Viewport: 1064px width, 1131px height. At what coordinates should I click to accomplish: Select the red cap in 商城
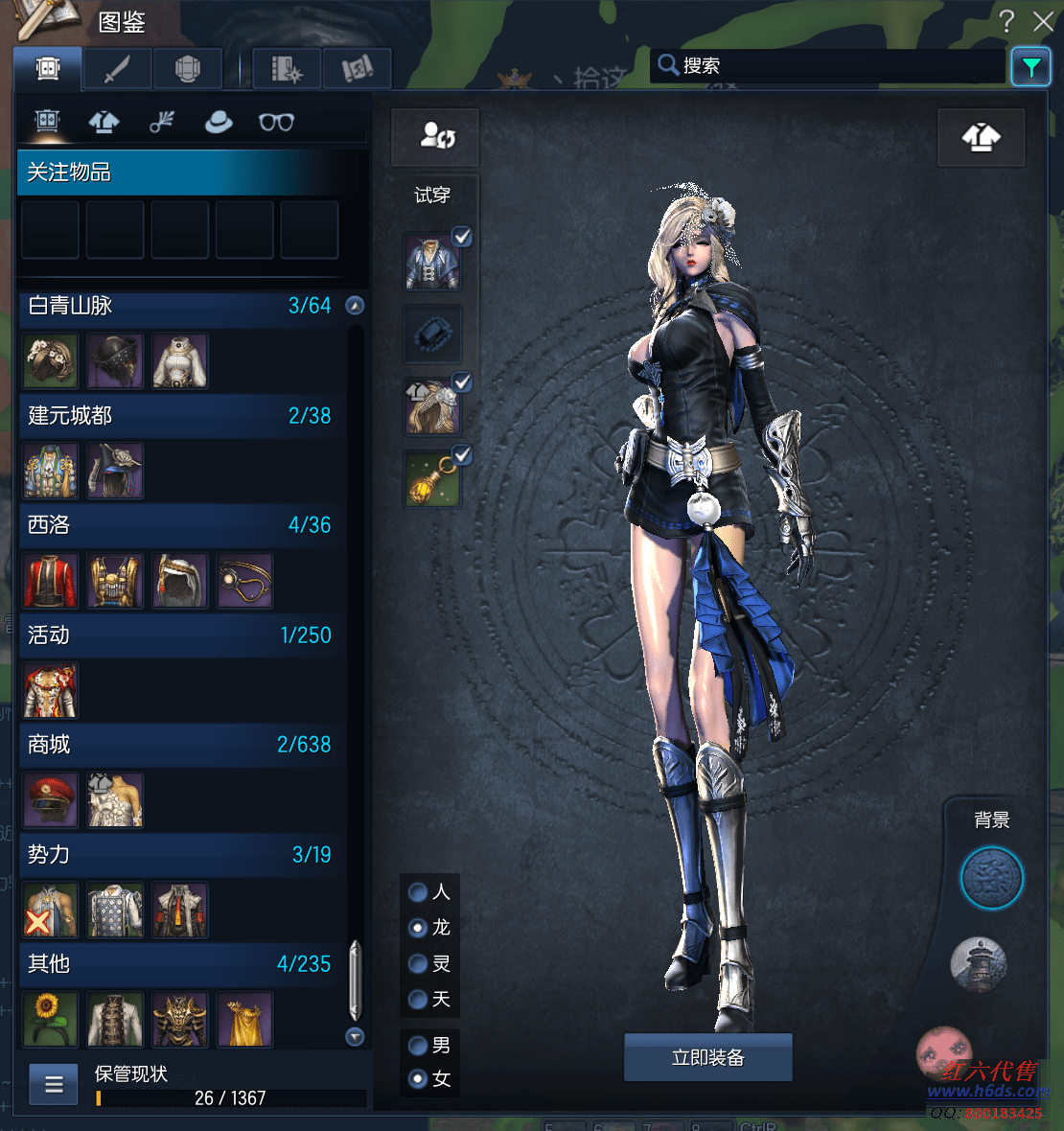(x=50, y=800)
